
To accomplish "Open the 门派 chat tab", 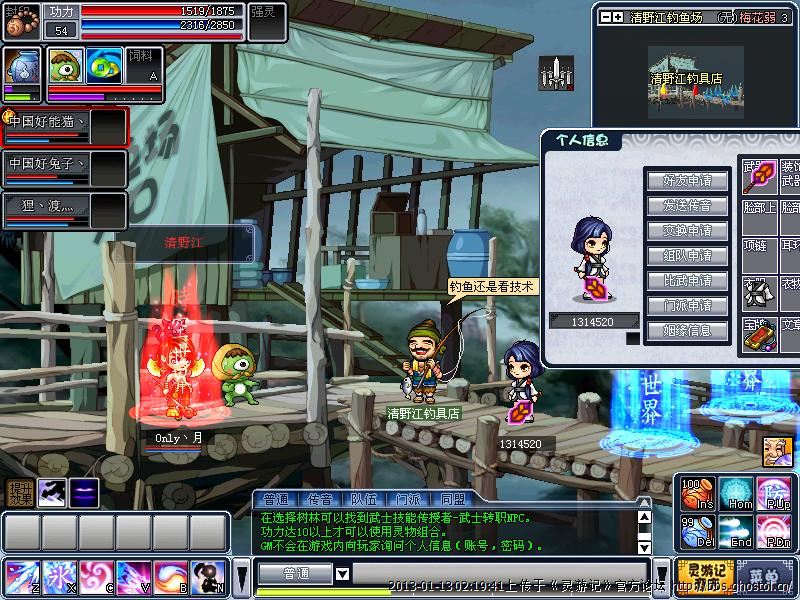I will (x=408, y=499).
